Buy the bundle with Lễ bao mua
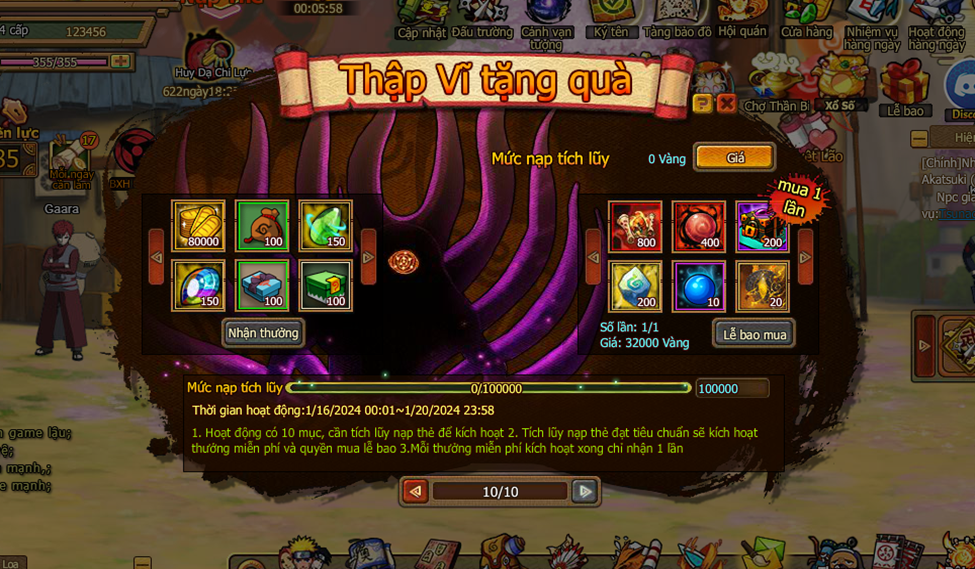The height and width of the screenshot is (569, 975). coord(754,334)
